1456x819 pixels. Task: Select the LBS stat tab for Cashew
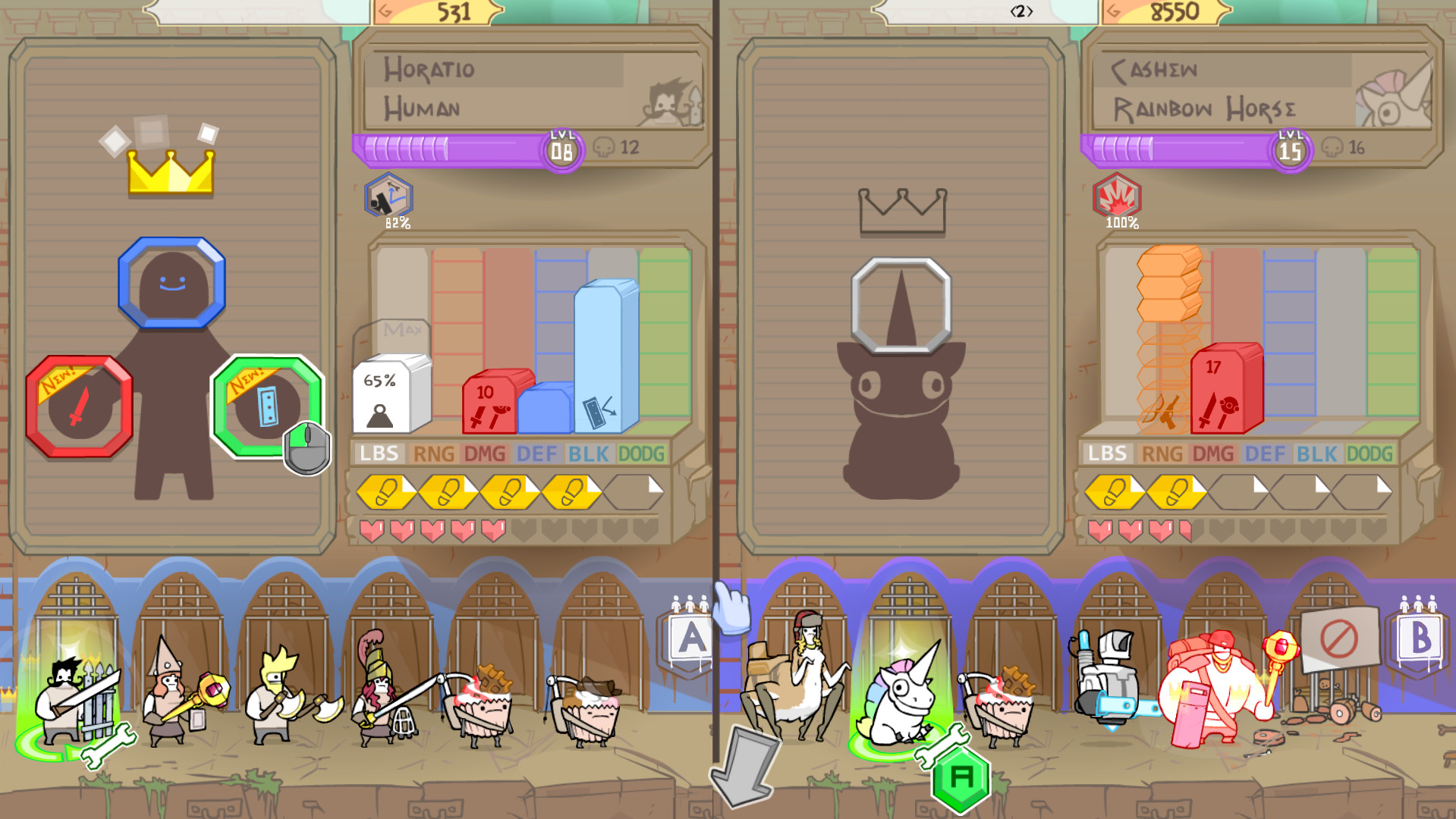click(x=1107, y=455)
